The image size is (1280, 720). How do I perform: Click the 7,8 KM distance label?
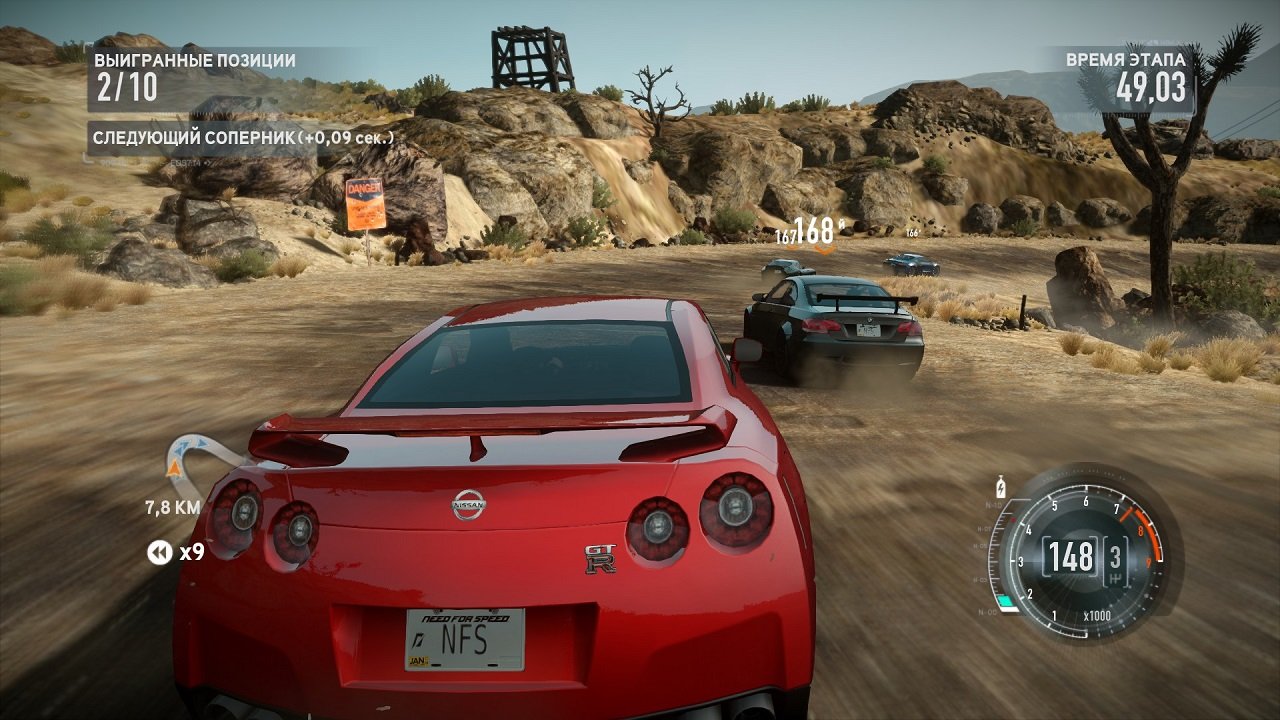pyautogui.click(x=172, y=507)
